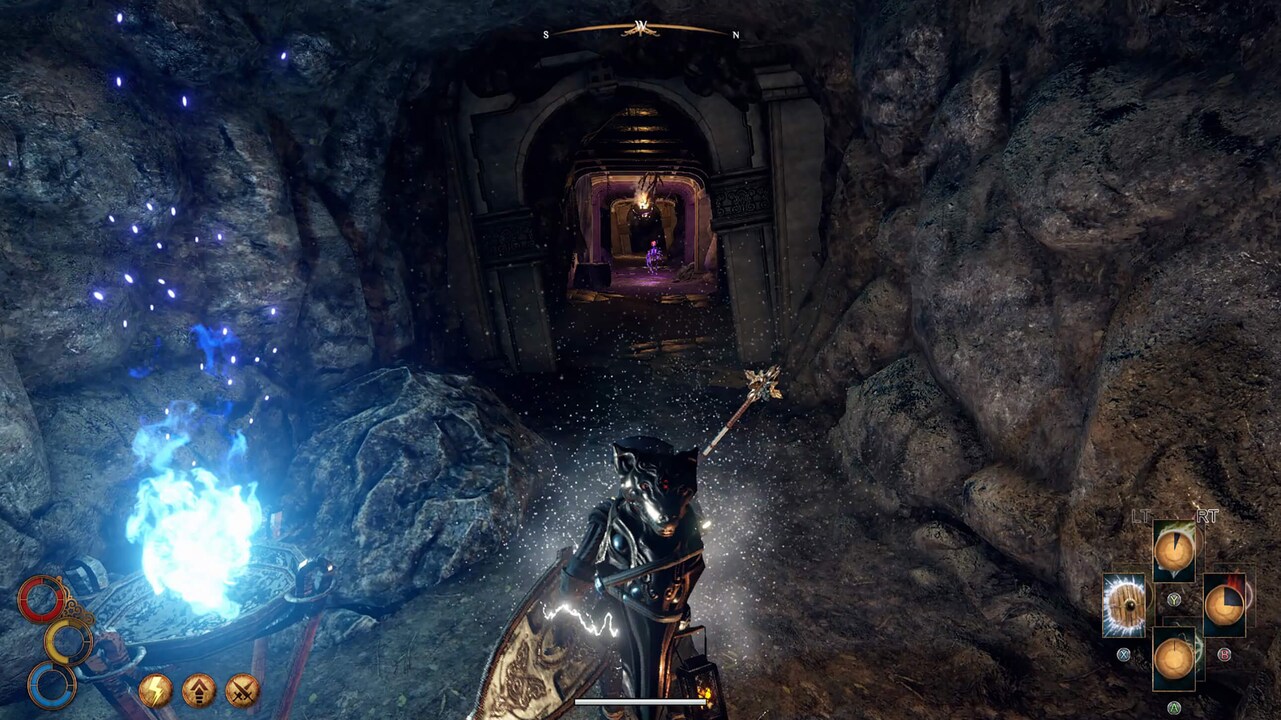Choose the green-glow ability card bound to Y
1281x720 pixels.
1174,551
